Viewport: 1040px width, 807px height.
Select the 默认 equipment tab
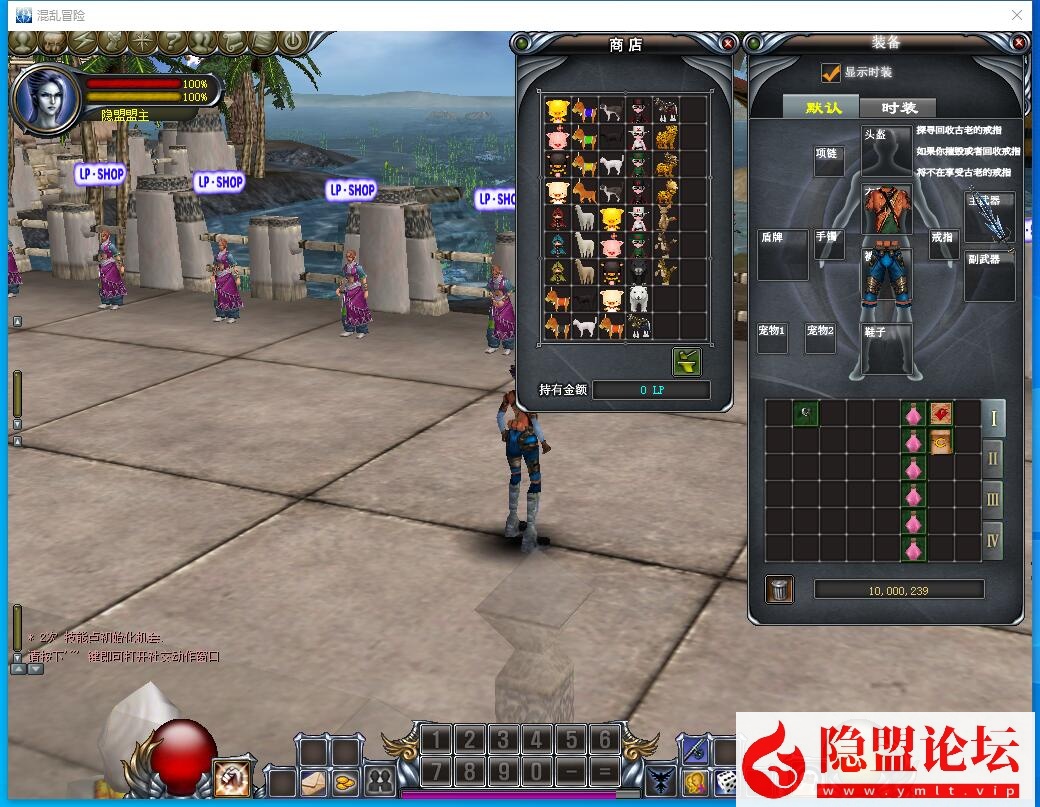(x=823, y=108)
